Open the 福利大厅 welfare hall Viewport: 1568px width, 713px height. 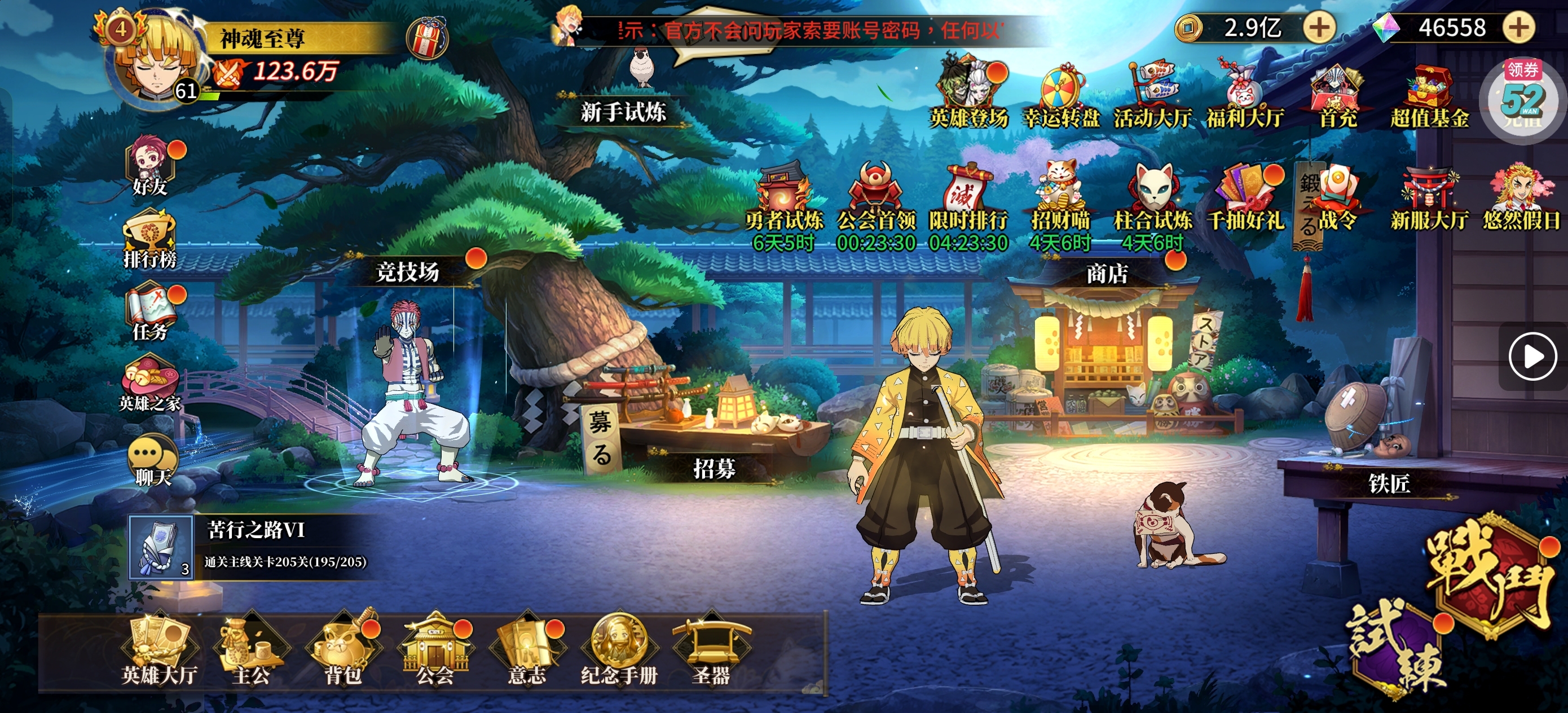click(x=1245, y=98)
